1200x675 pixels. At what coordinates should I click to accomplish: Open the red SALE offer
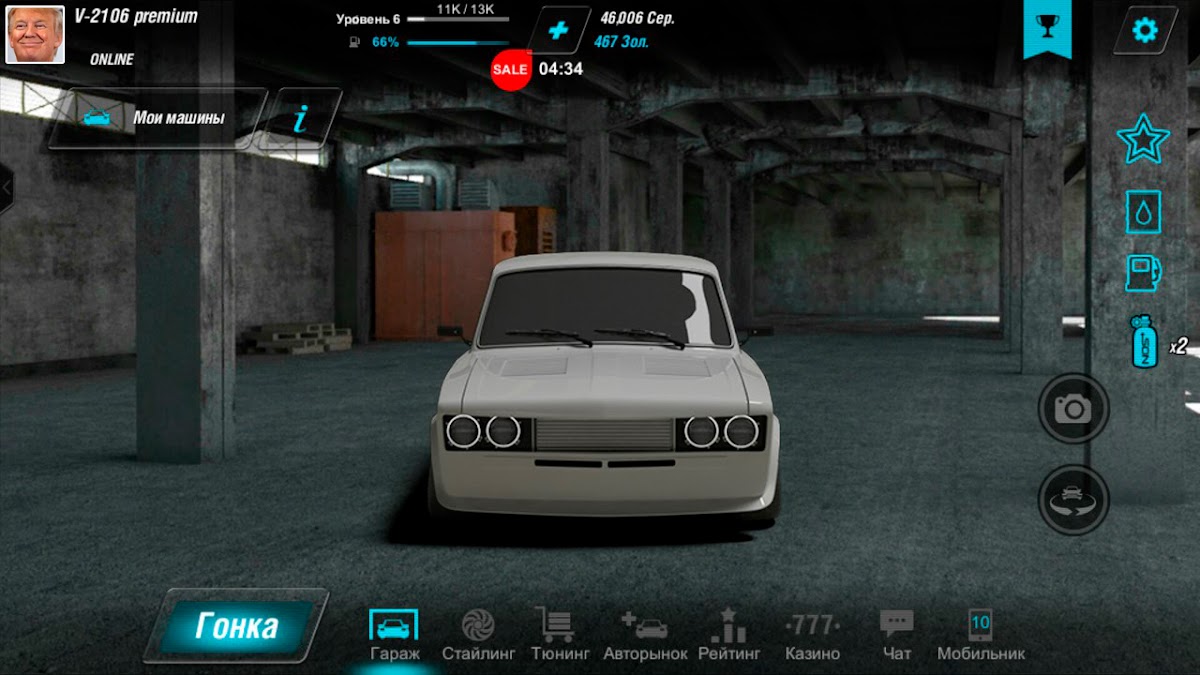(510, 69)
